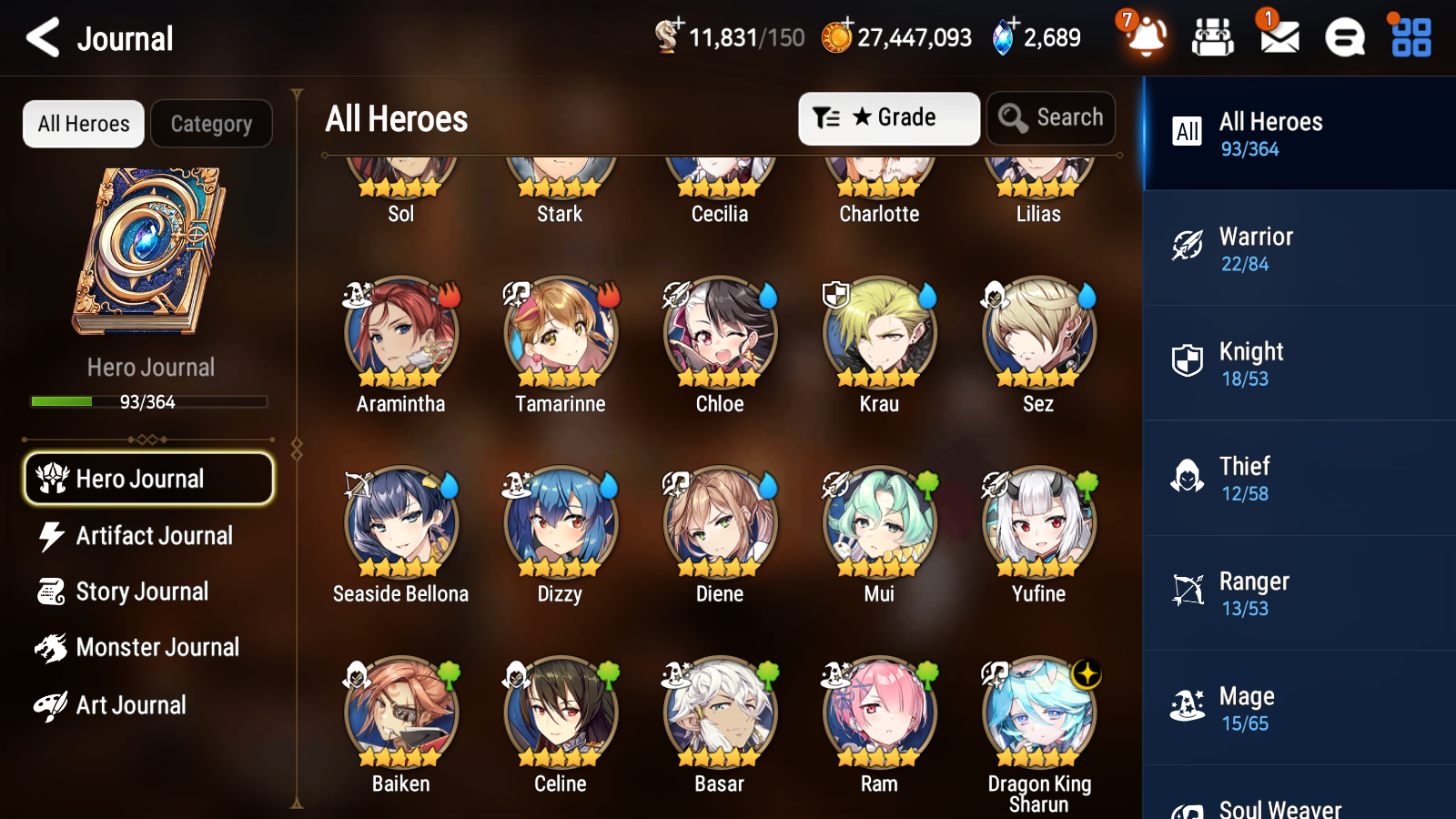This screenshot has width=1456, height=819.
Task: Open the hero Search function
Action: [x=1051, y=117]
